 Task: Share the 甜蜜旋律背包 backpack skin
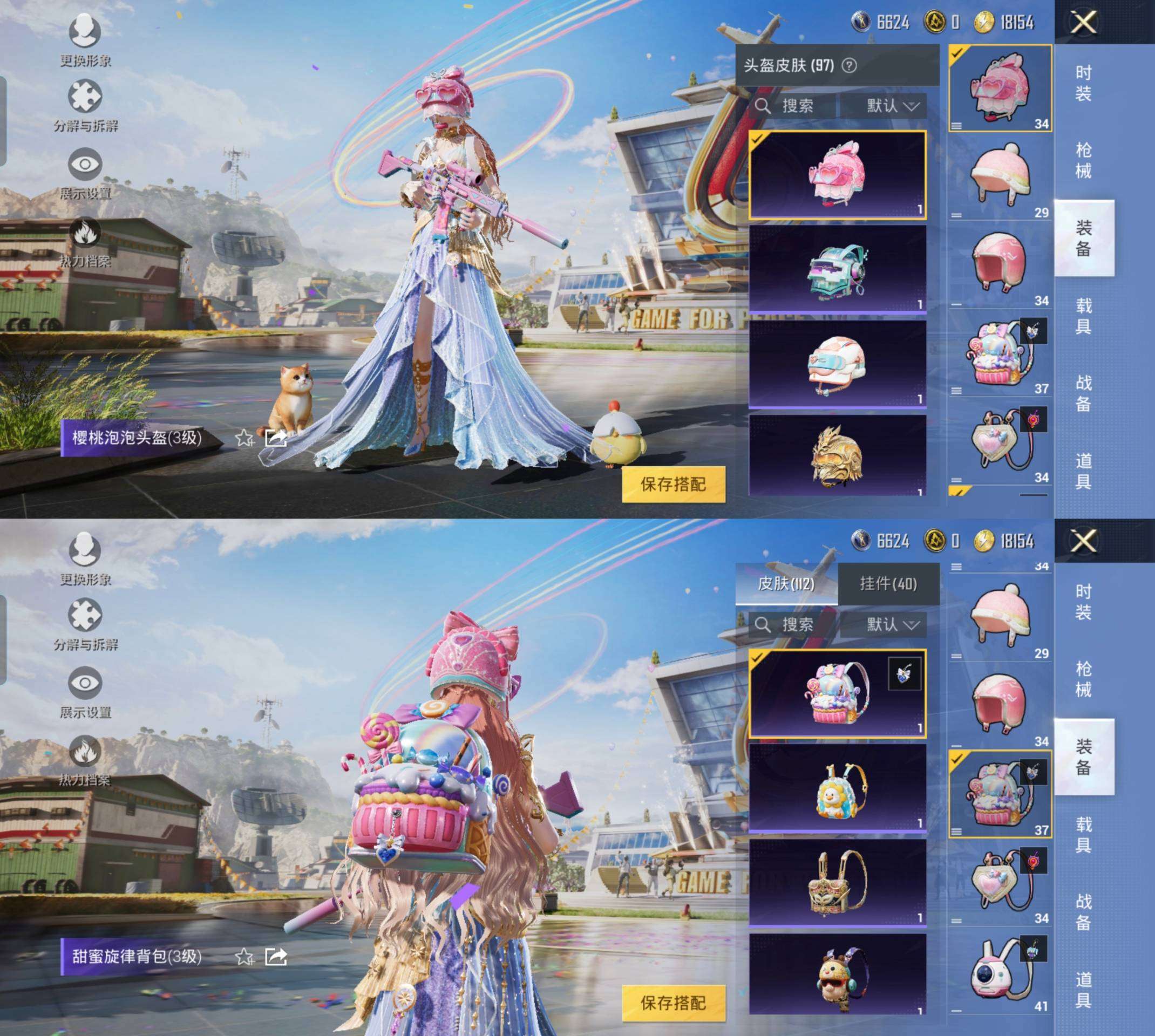[276, 956]
